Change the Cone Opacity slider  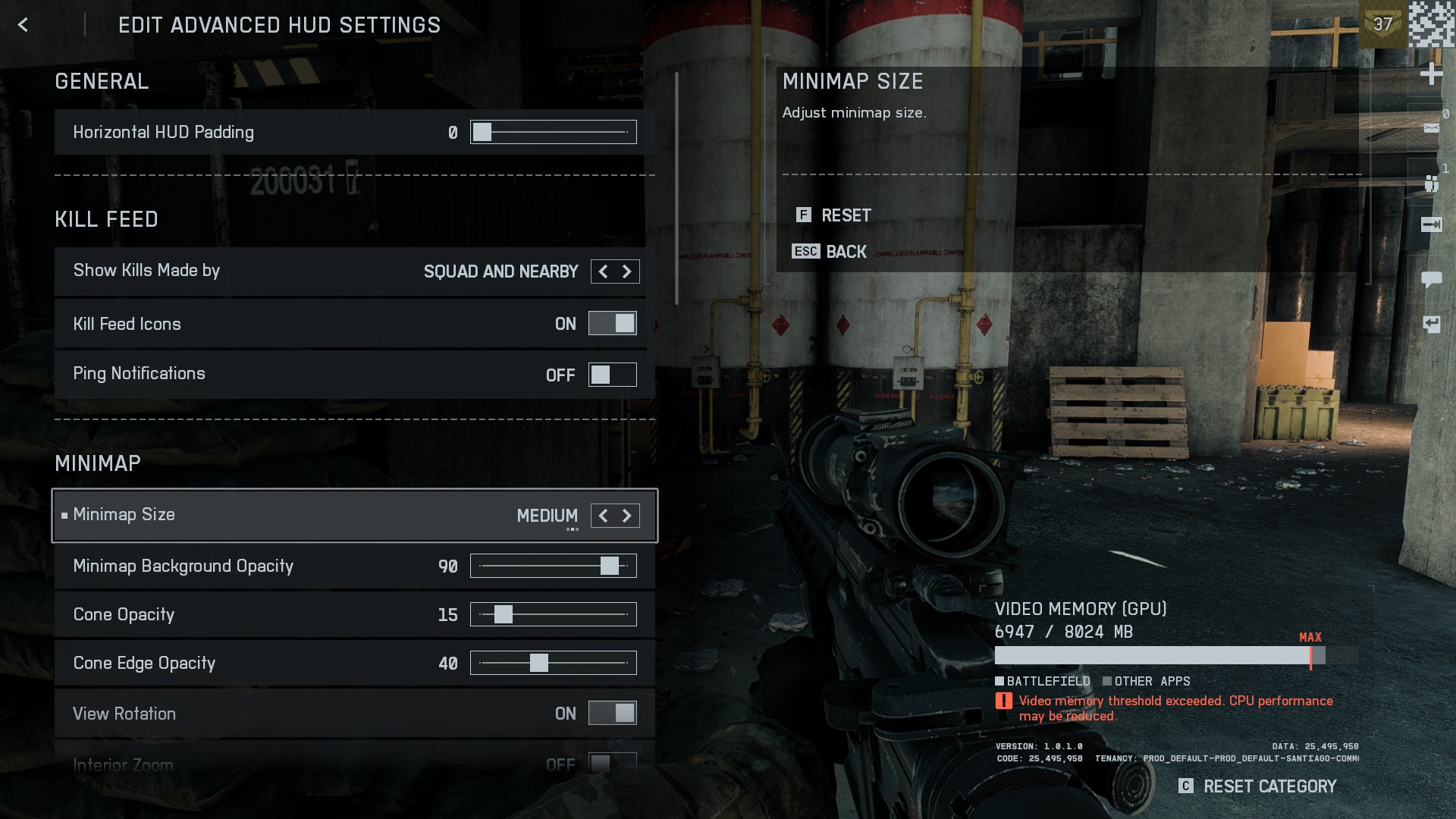(504, 614)
